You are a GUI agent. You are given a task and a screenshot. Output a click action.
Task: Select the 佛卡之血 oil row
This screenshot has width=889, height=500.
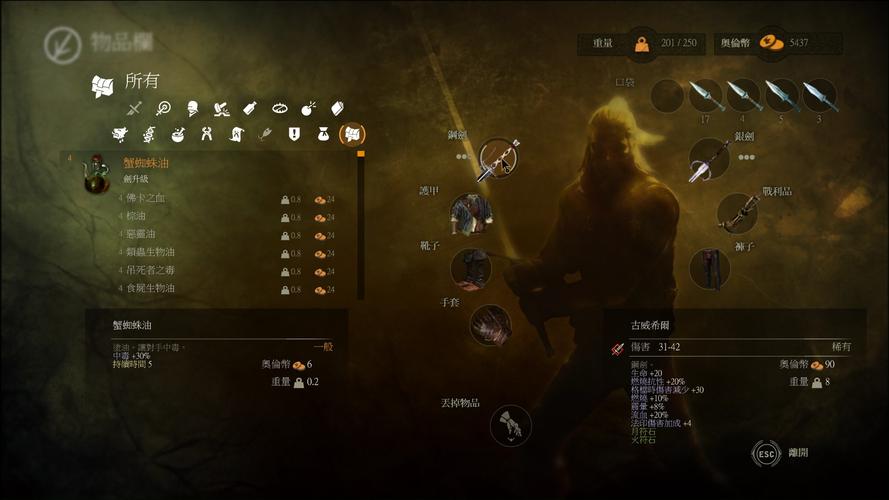(x=200, y=198)
